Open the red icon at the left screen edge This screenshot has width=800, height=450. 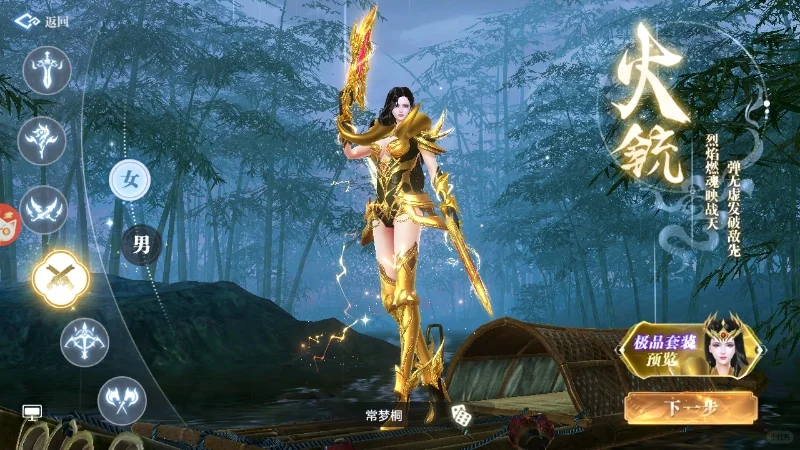(x=8, y=225)
